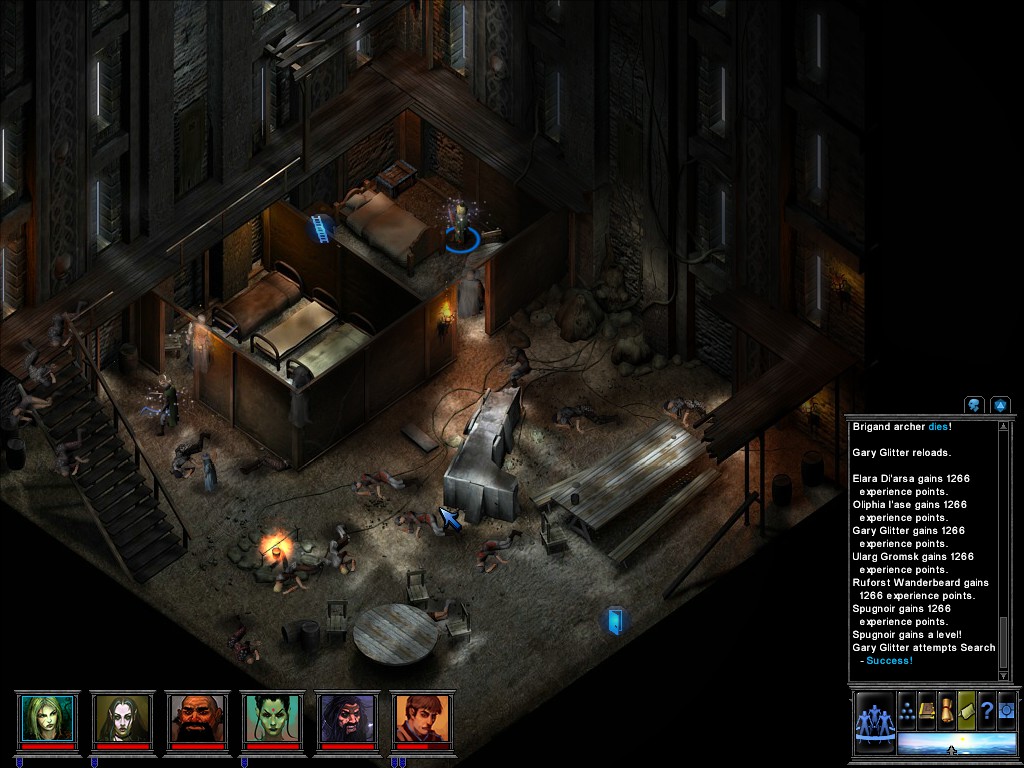Viewport: 1024px width, 768px height.
Task: Select the brown-haired man's portrait
Action: 422,718
